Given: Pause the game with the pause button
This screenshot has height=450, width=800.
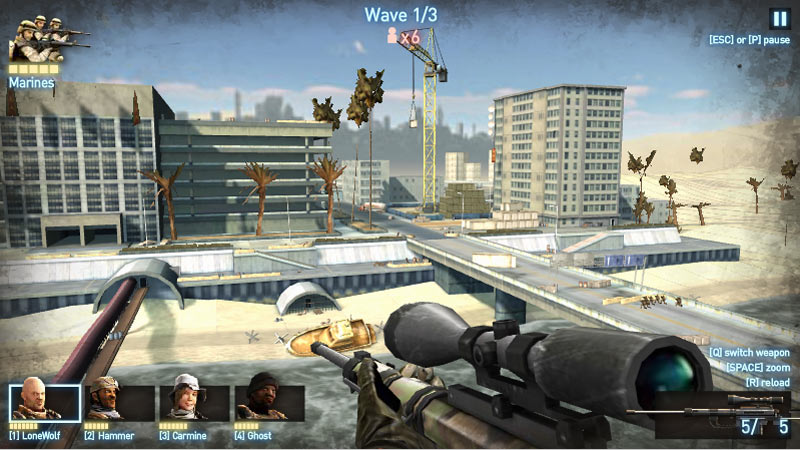Looking at the screenshot, I should (779, 18).
